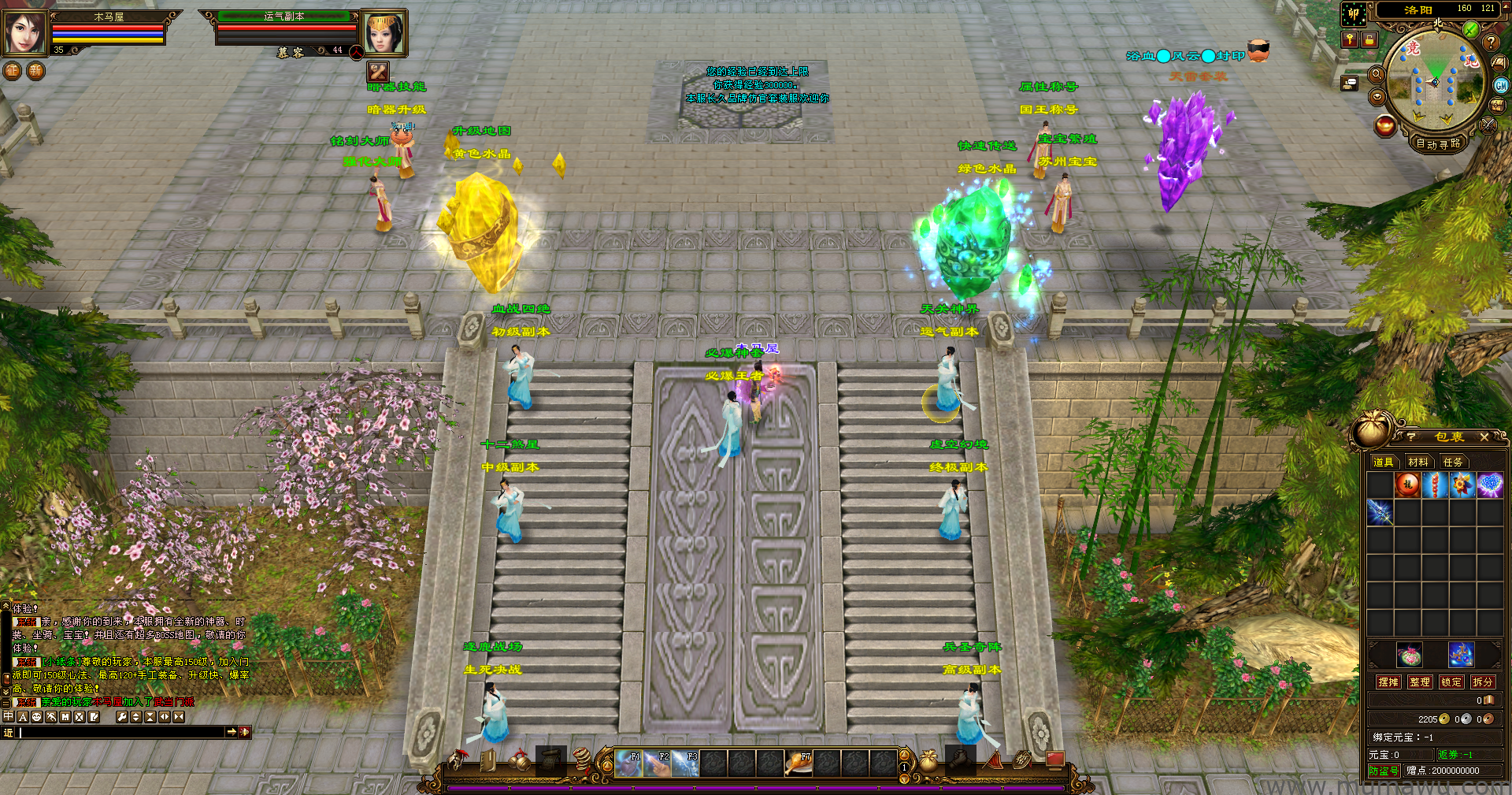Click the player portrait 木马屋
1512x795 pixels.
pyautogui.click(x=24, y=32)
